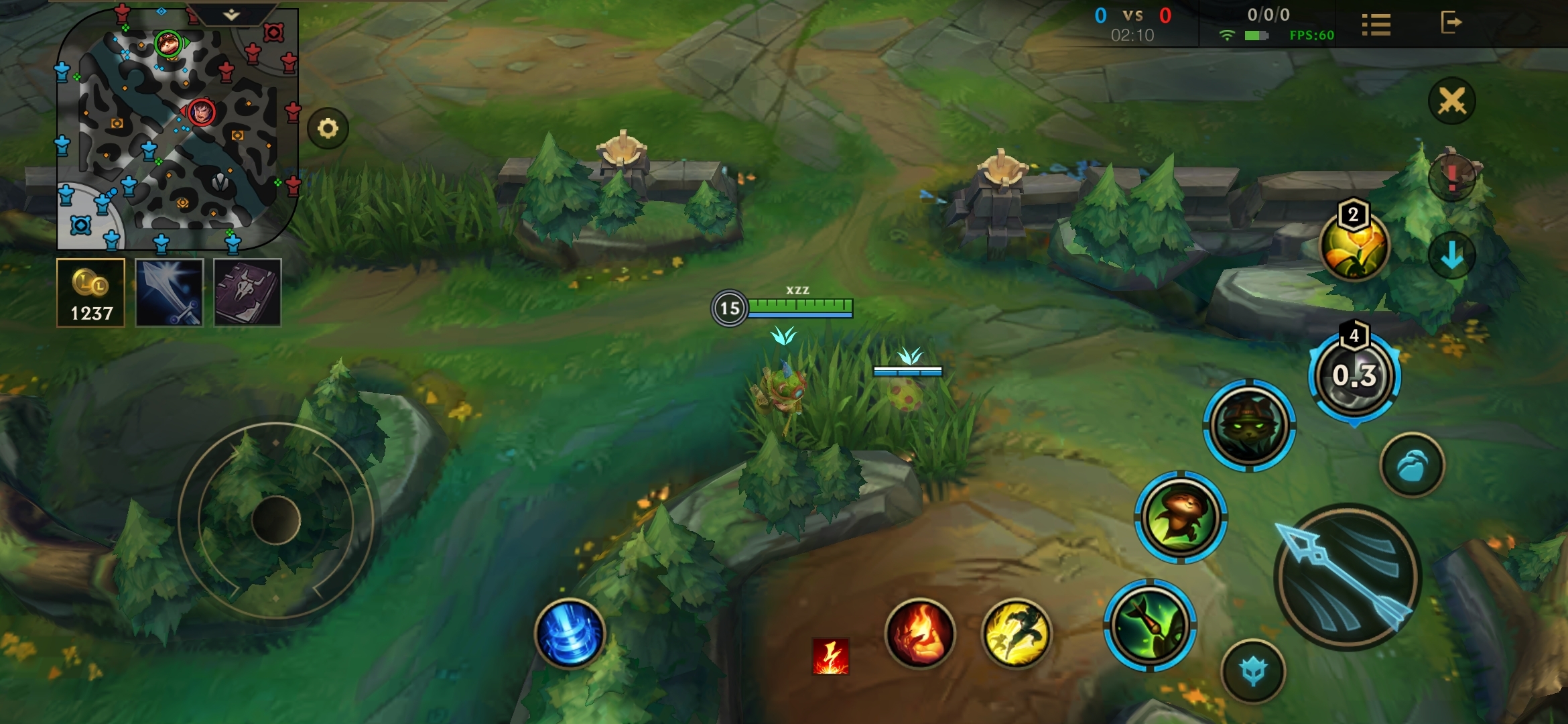Open the scoreboard list
This screenshot has height=724, width=1568.
pos(1376,25)
